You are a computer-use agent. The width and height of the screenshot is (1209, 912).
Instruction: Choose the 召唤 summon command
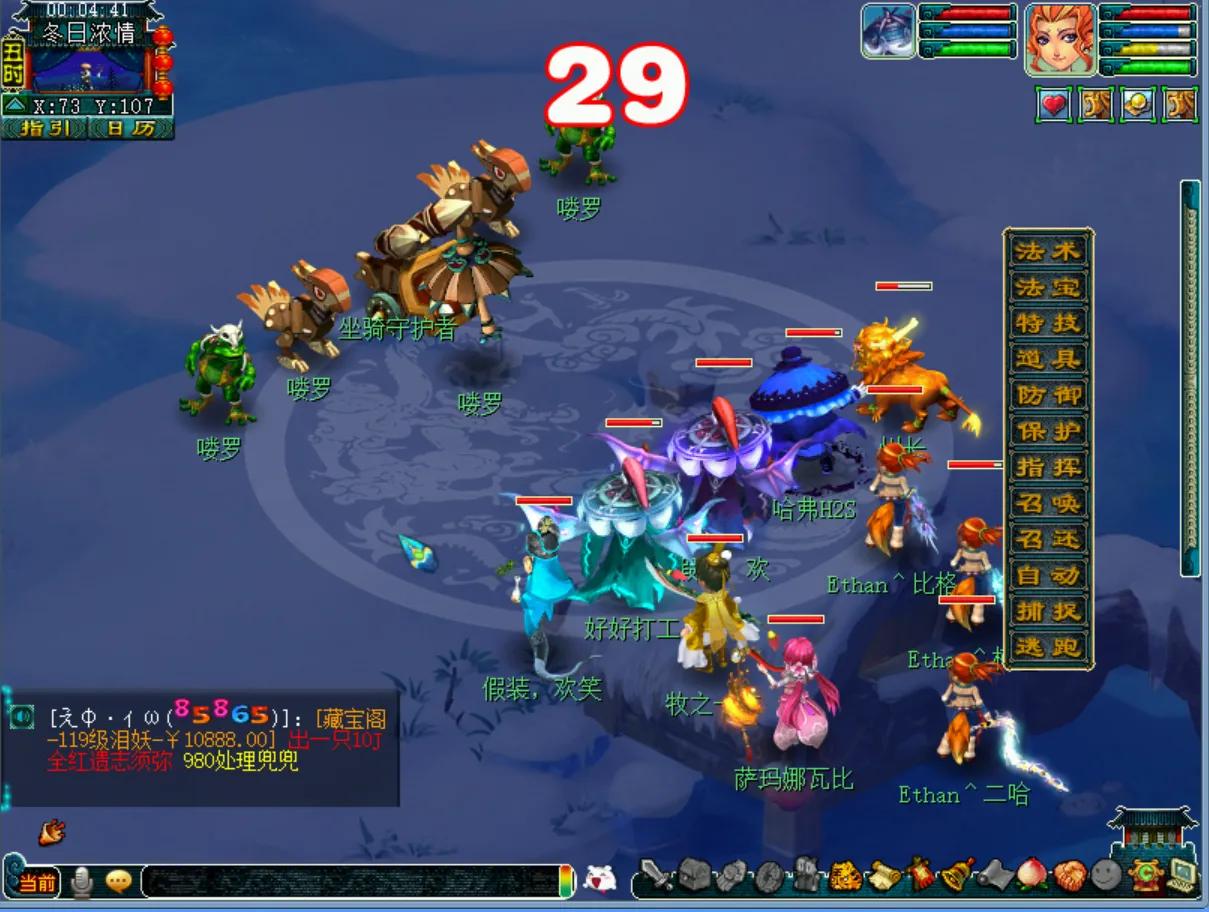coord(1048,503)
